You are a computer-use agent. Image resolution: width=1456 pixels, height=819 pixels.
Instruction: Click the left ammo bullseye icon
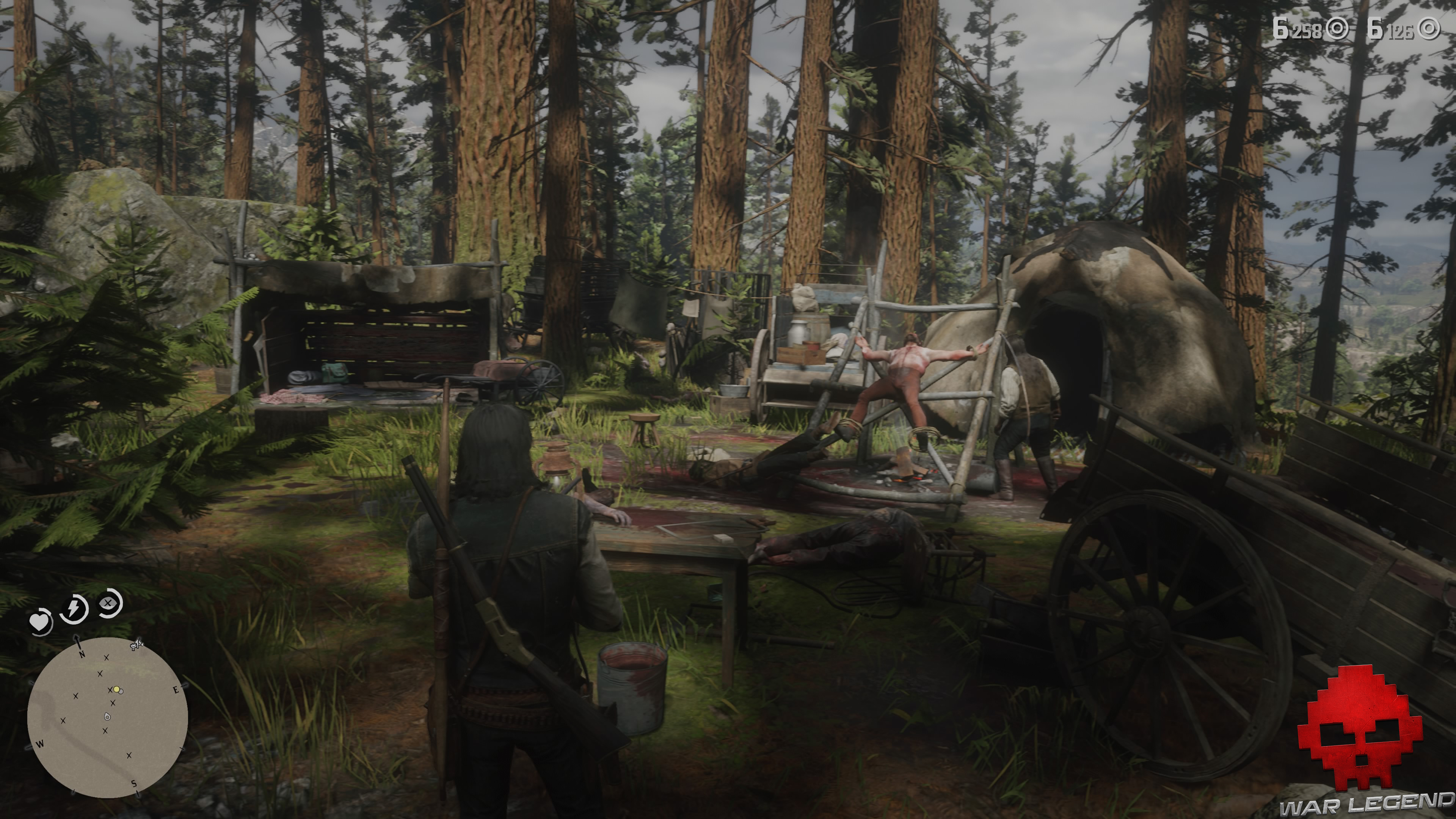(x=1337, y=30)
